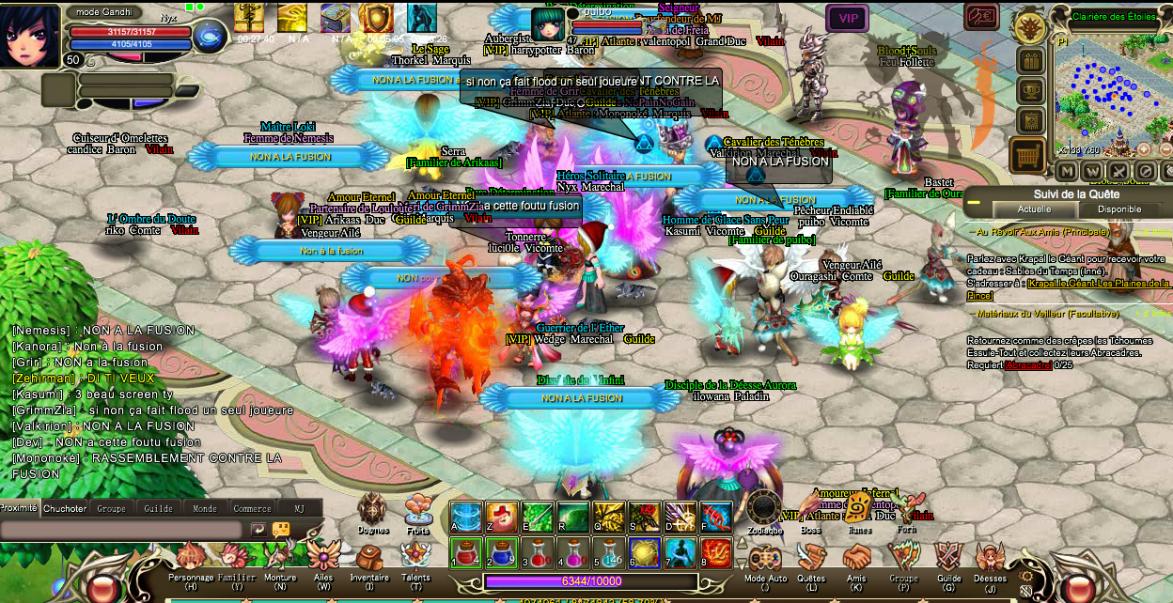
Task: Click the minimap W button
Action: point(1092,171)
